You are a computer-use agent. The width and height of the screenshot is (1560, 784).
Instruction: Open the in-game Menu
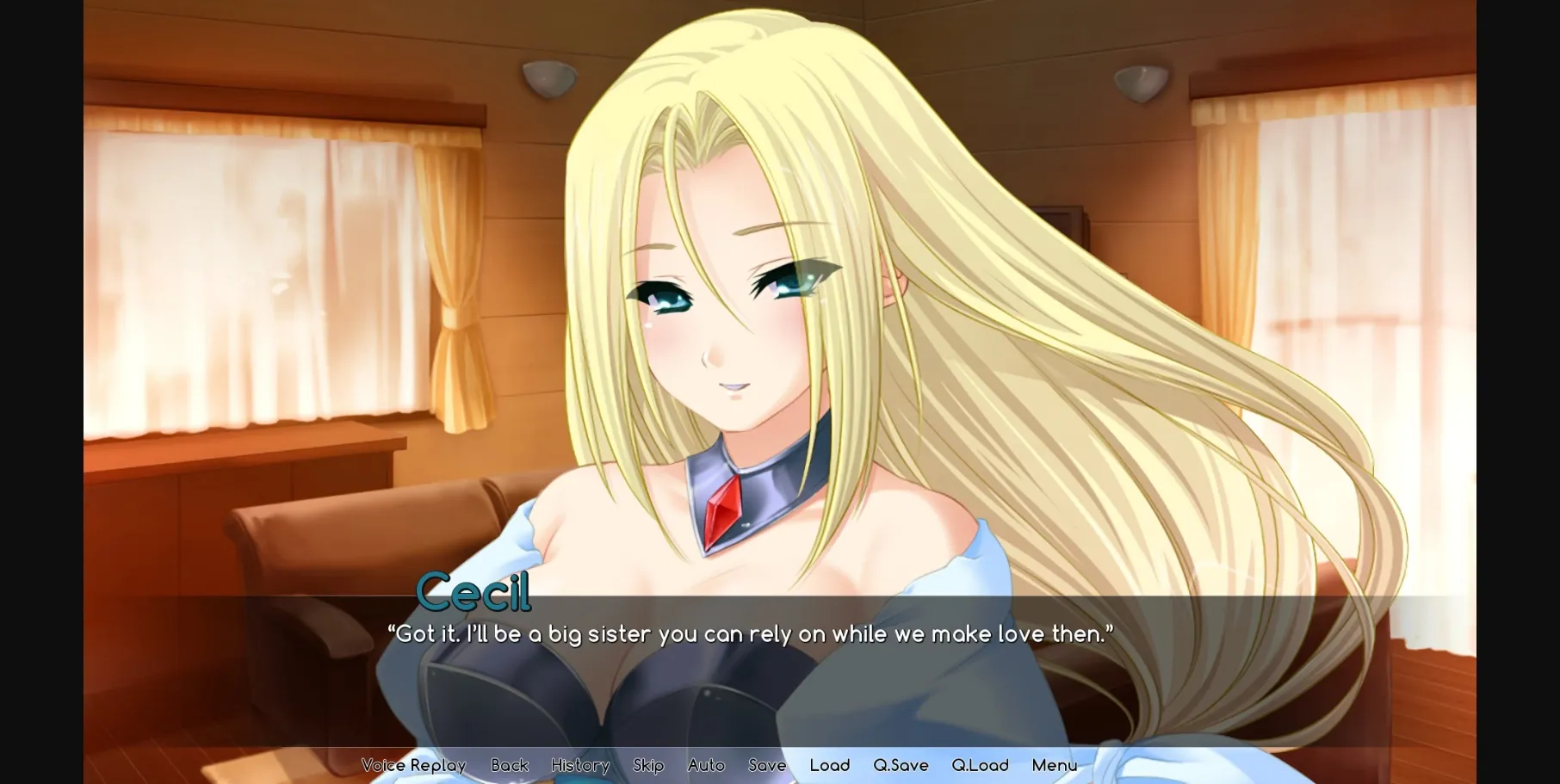[x=1055, y=764]
